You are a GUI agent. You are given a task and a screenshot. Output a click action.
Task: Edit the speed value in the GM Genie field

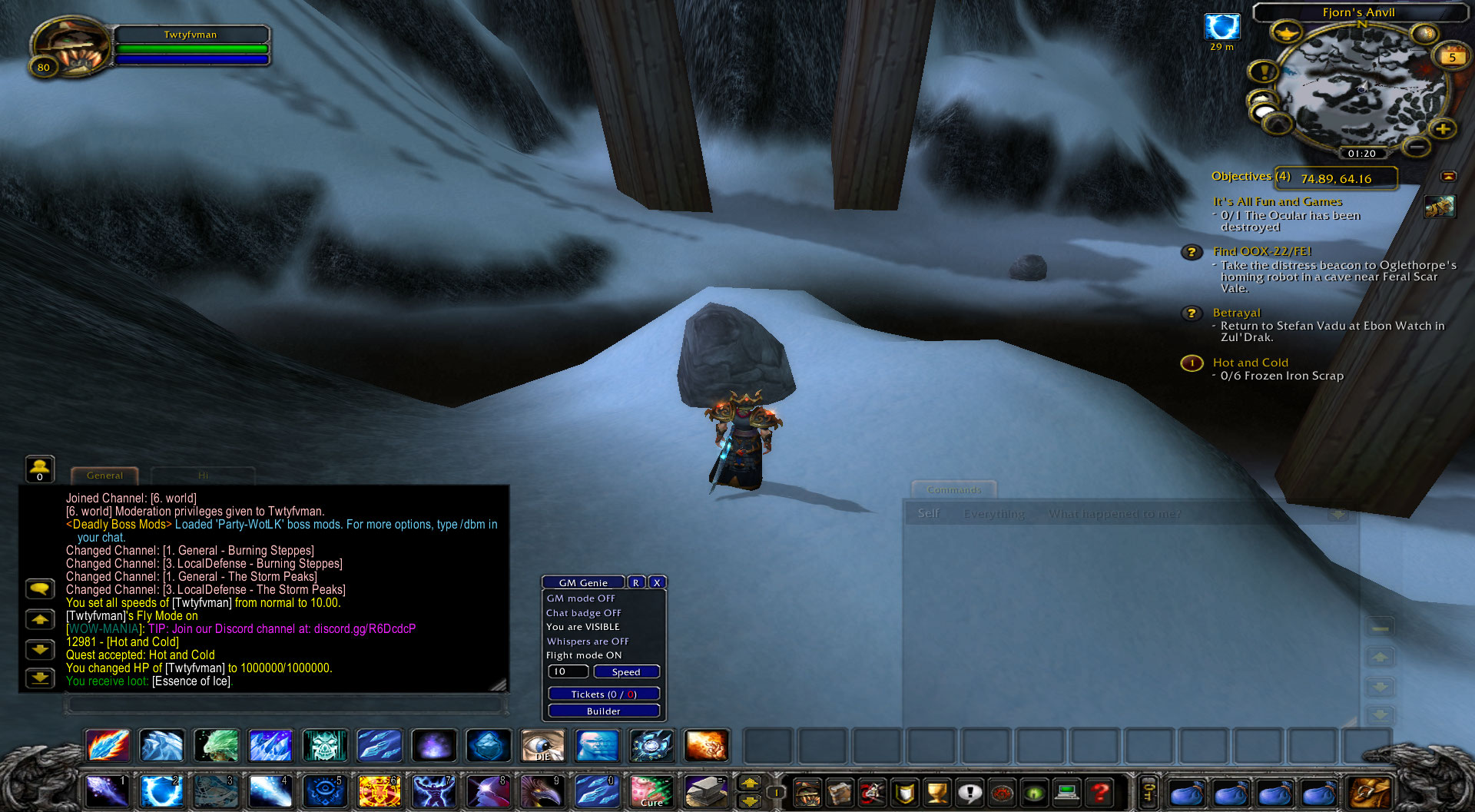(x=568, y=671)
